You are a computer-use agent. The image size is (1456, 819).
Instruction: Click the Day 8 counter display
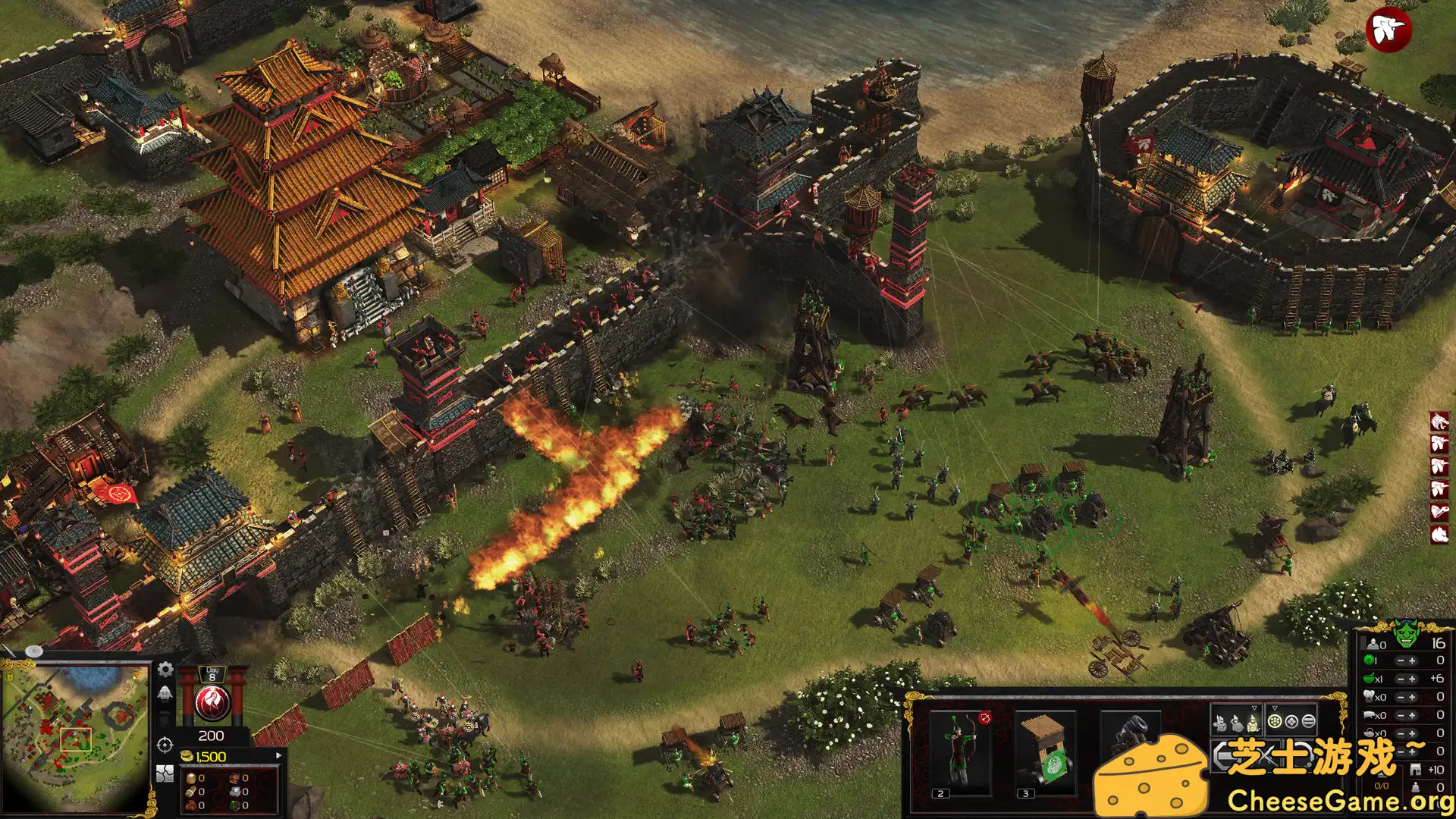(212, 674)
